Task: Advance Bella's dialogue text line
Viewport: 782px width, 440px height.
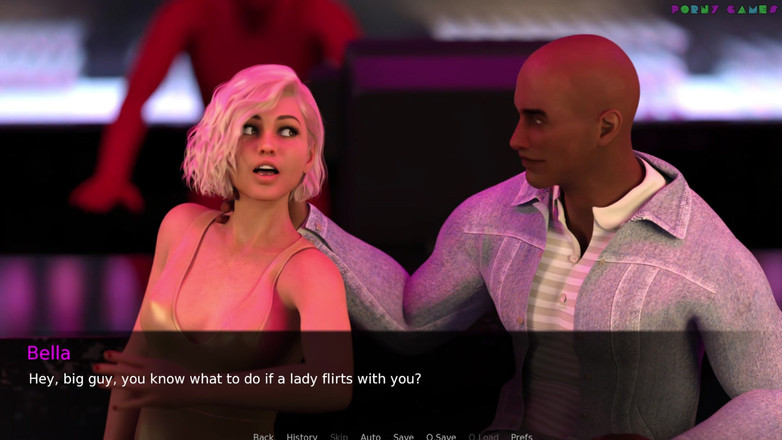Action: coord(225,379)
